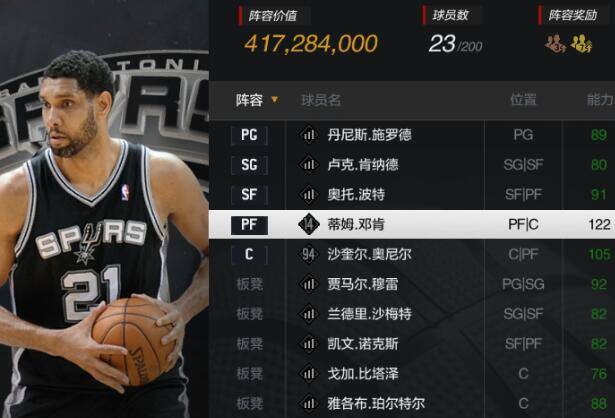Select bench player 戈加.比塔泽
Viewport: 615px width, 418px height.
tap(355, 374)
